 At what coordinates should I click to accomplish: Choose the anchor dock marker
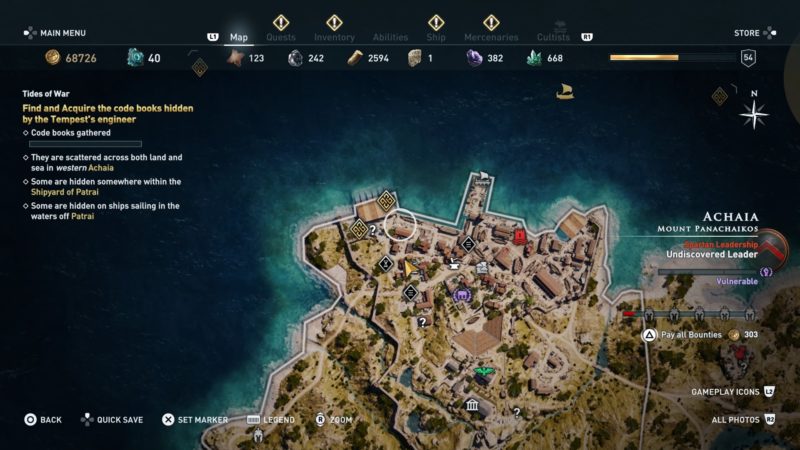coord(481,267)
